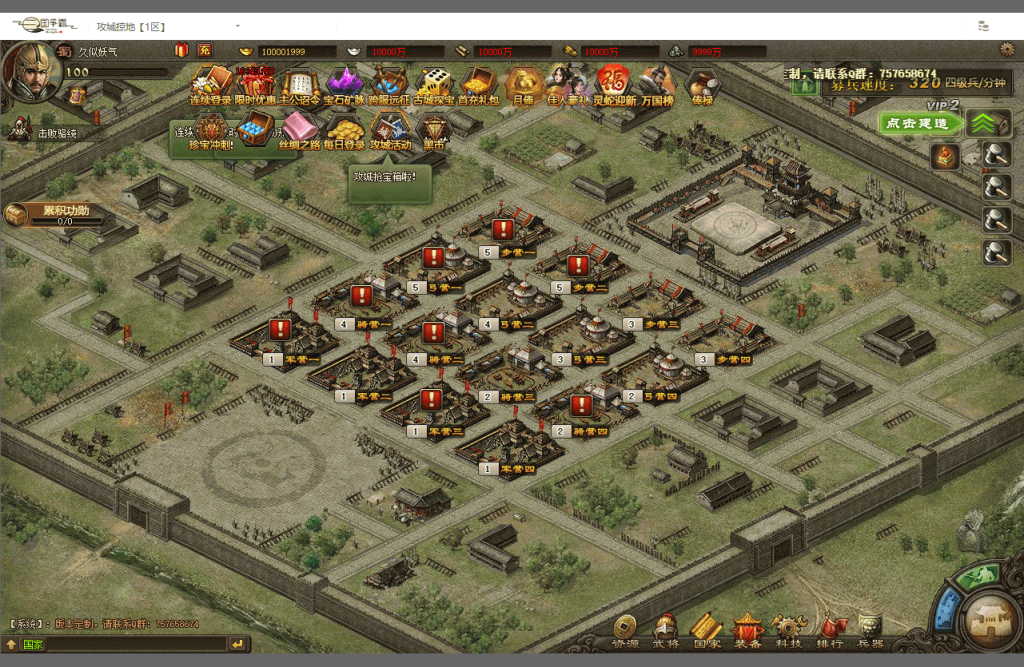1024x667 pixels.
Task: Open the 攻城活动 siege activity icon
Action: (390, 129)
